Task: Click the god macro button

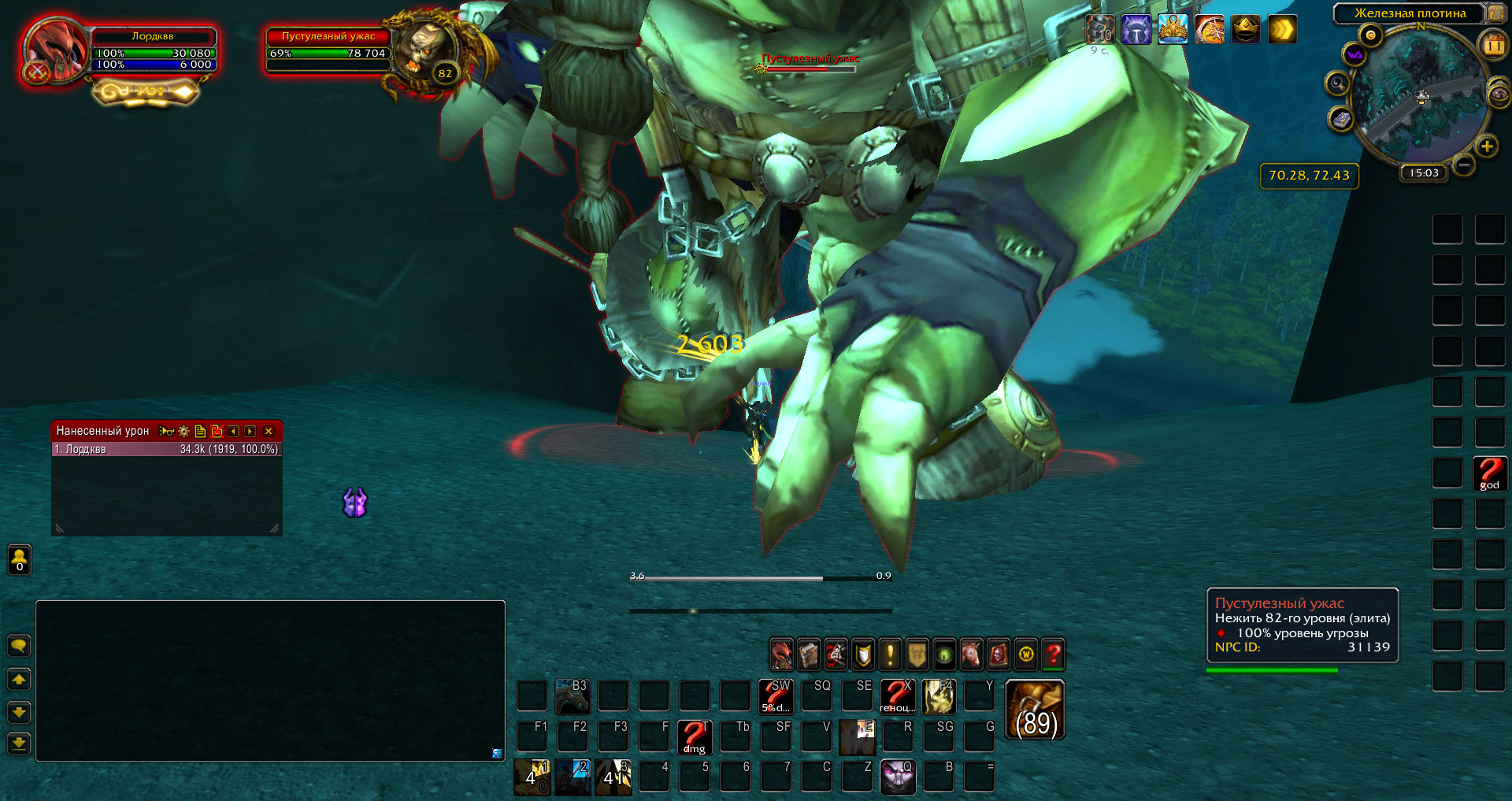Action: [1489, 474]
